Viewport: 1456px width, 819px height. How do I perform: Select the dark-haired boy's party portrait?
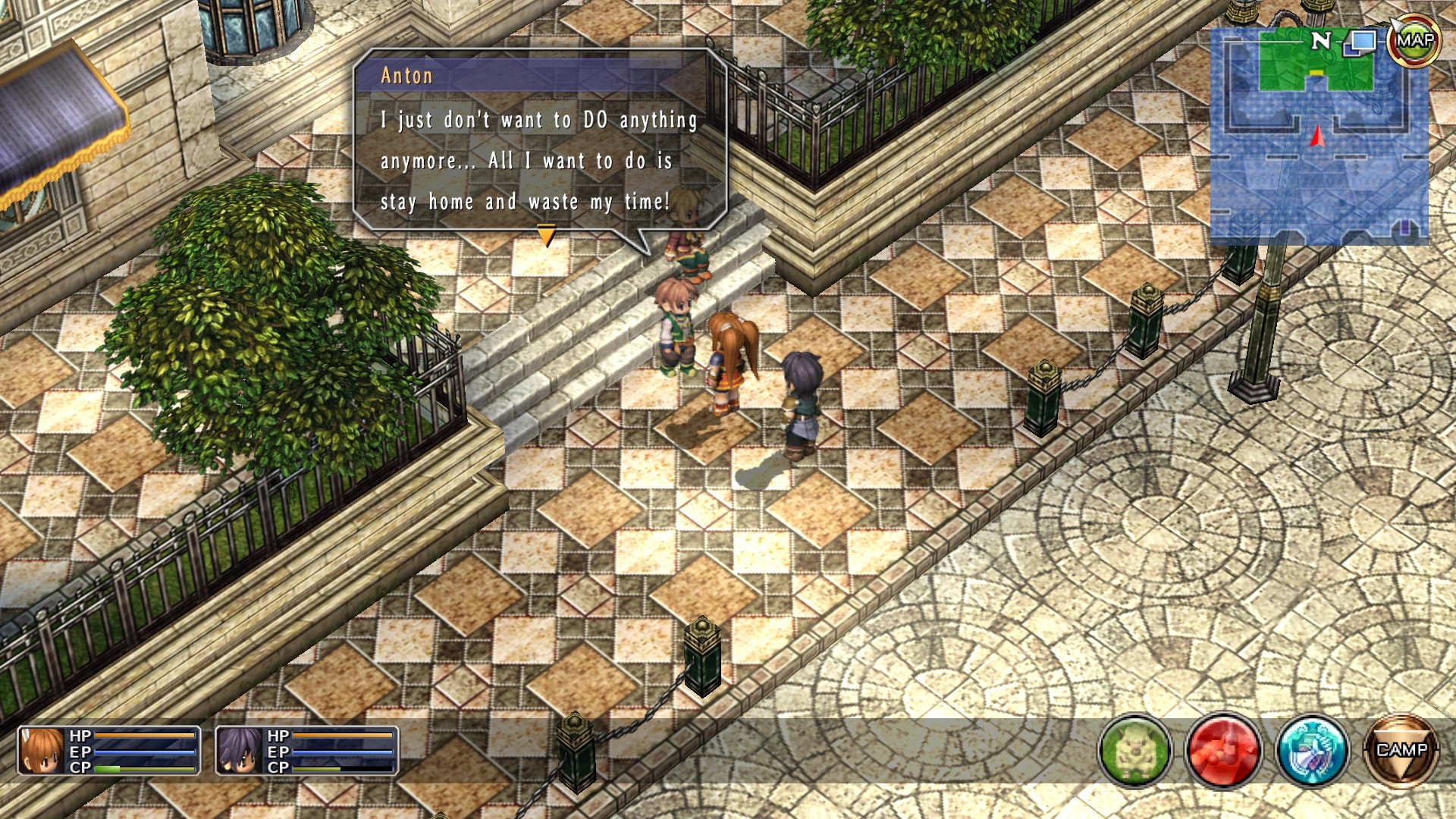tap(240, 751)
